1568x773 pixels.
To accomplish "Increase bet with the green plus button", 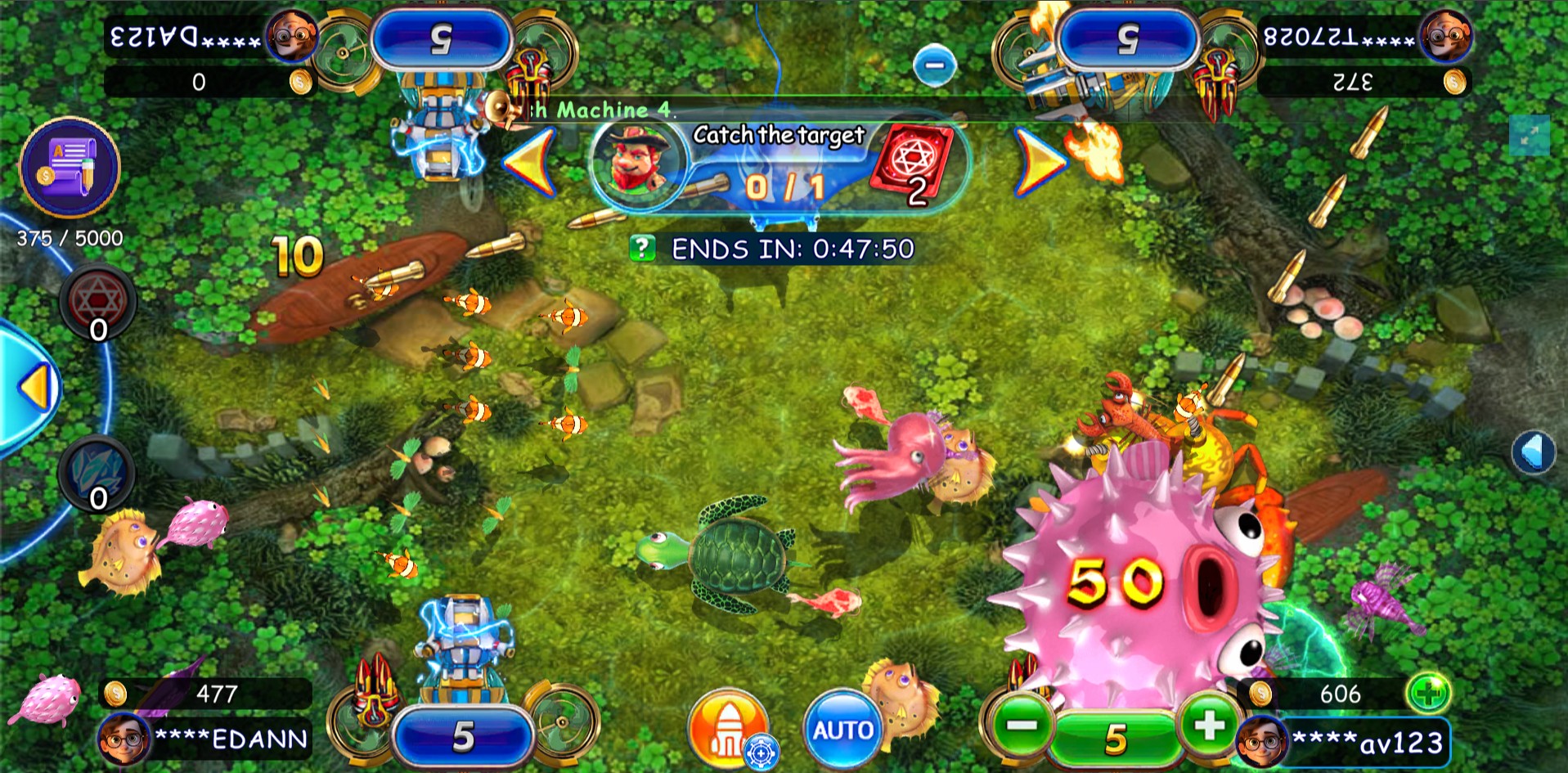I will click(x=1209, y=724).
